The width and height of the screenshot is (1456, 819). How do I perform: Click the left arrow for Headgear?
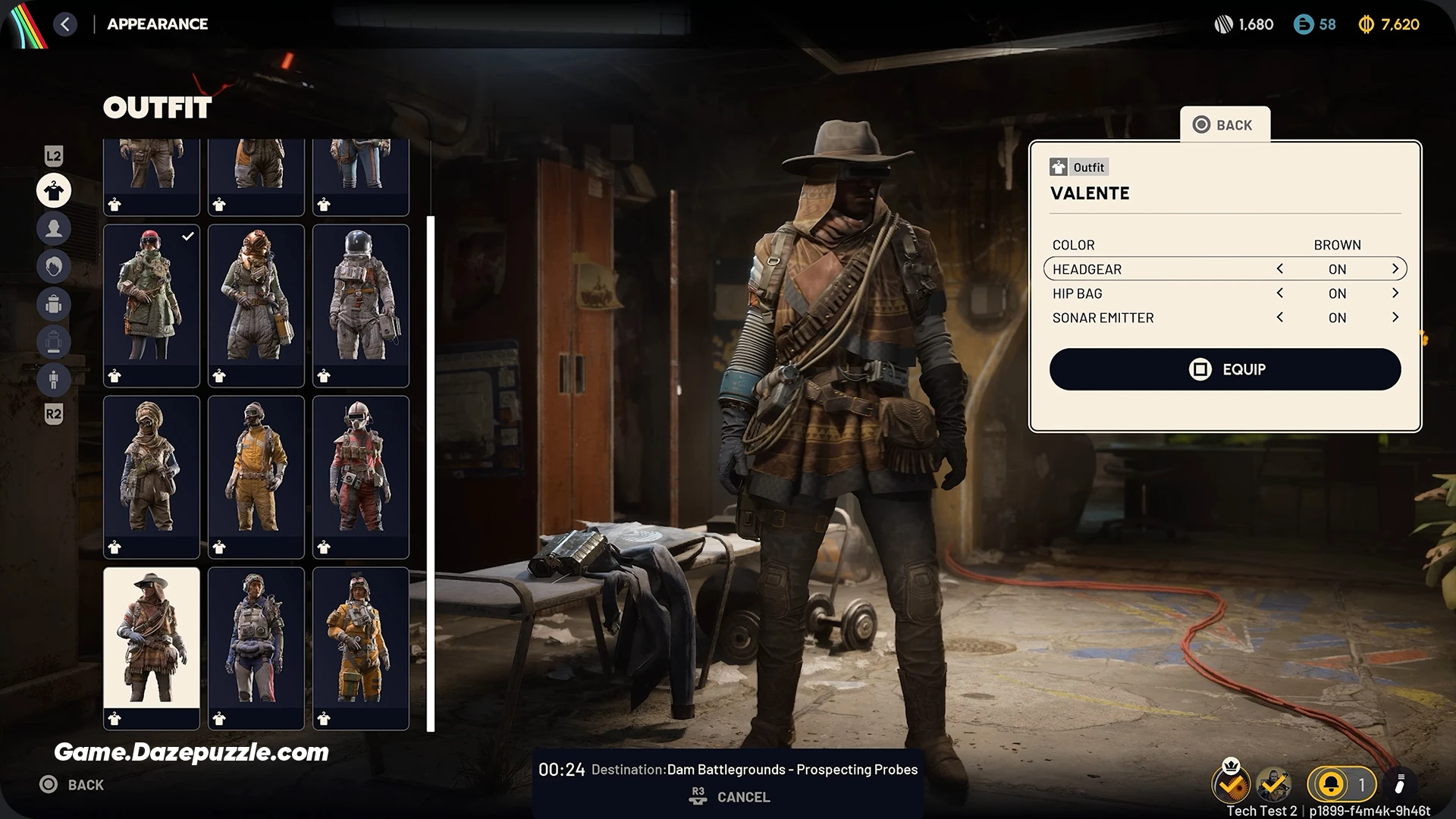(1280, 269)
